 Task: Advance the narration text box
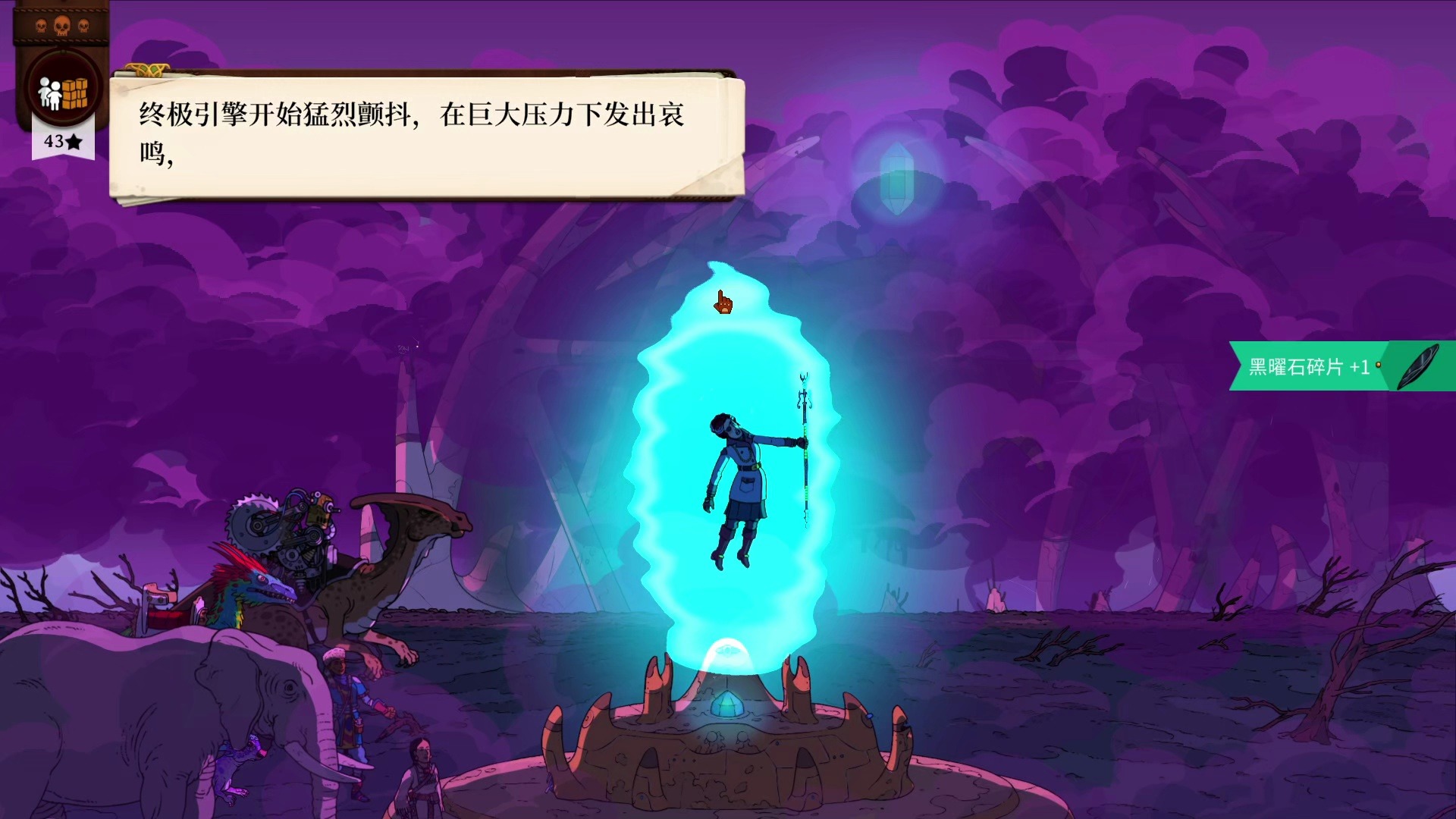click(426, 136)
